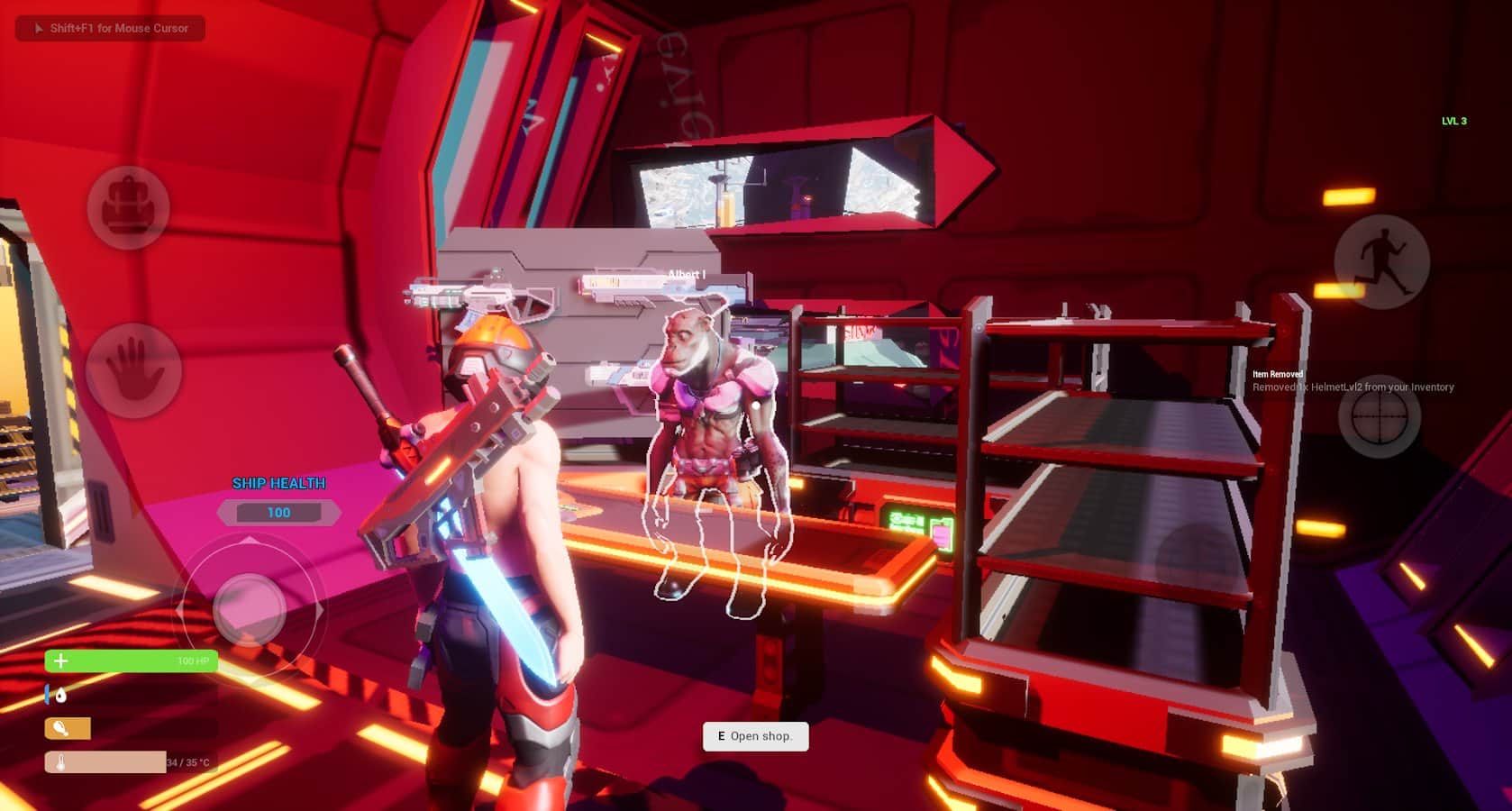1512x811 pixels.
Task: Tap the hand interact button
Action: tap(133, 370)
